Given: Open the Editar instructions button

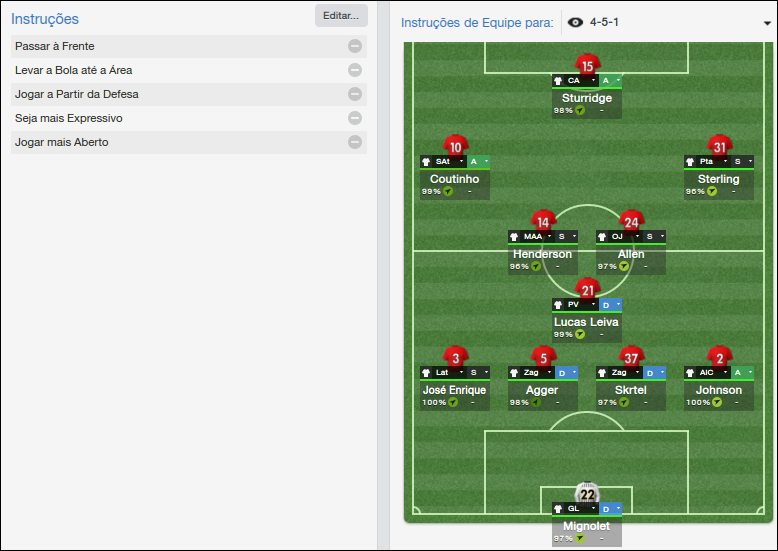Looking at the screenshot, I should point(341,16).
